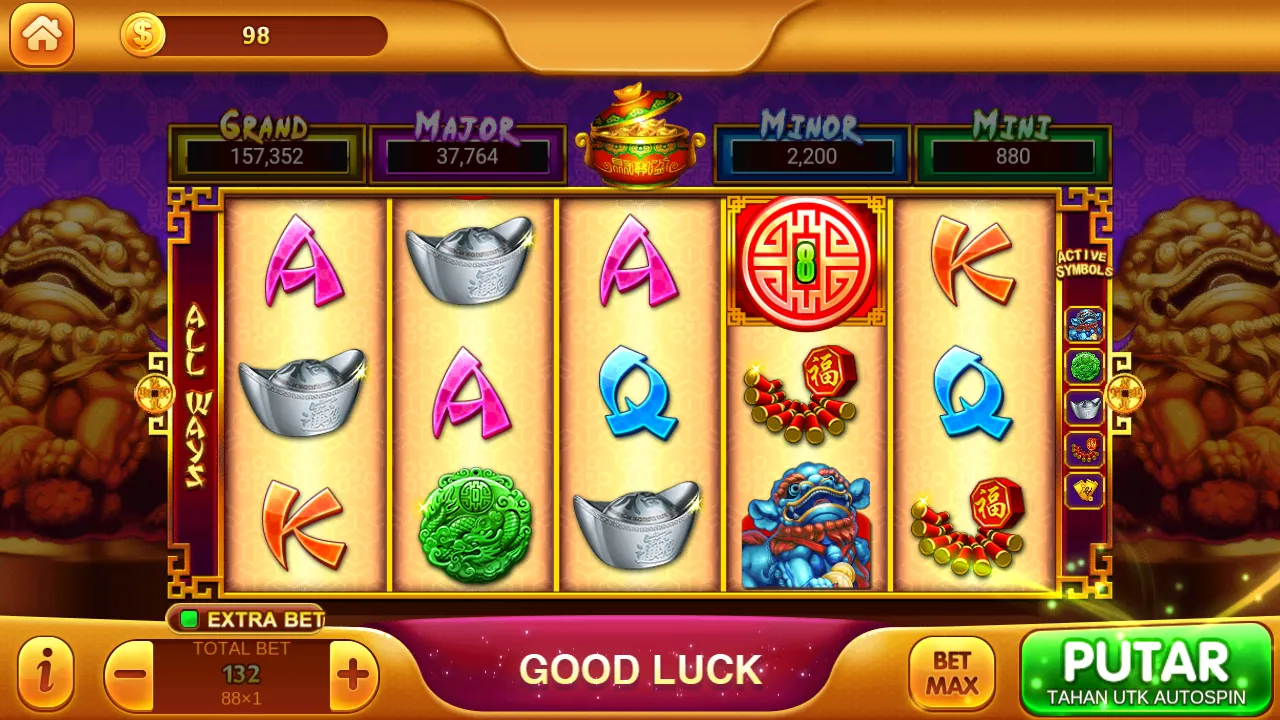Open the info paytable button
This screenshot has height=720, width=1280.
click(45, 674)
